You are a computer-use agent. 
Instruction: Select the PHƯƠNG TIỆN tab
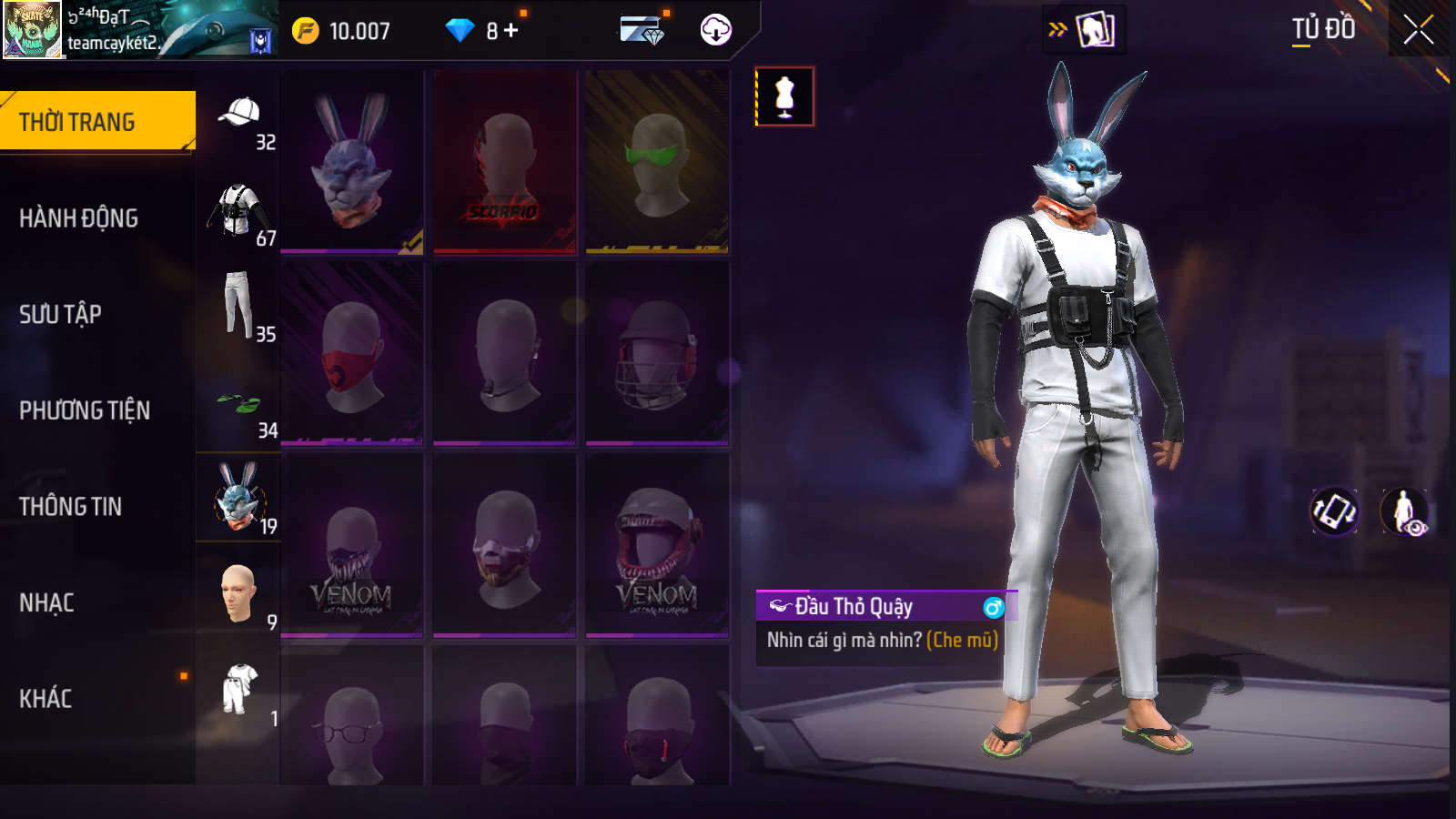(x=85, y=410)
